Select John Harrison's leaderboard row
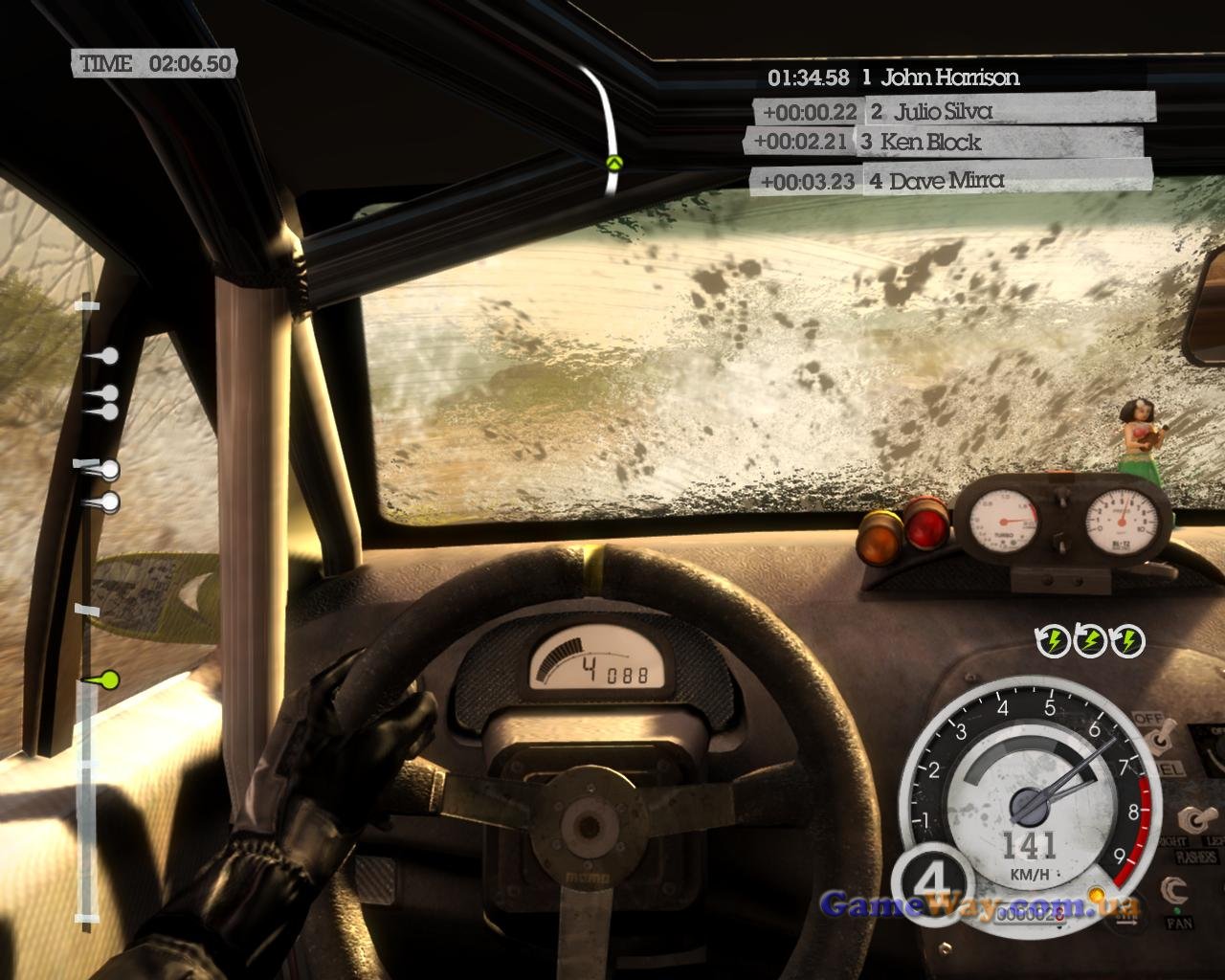 coord(892,78)
